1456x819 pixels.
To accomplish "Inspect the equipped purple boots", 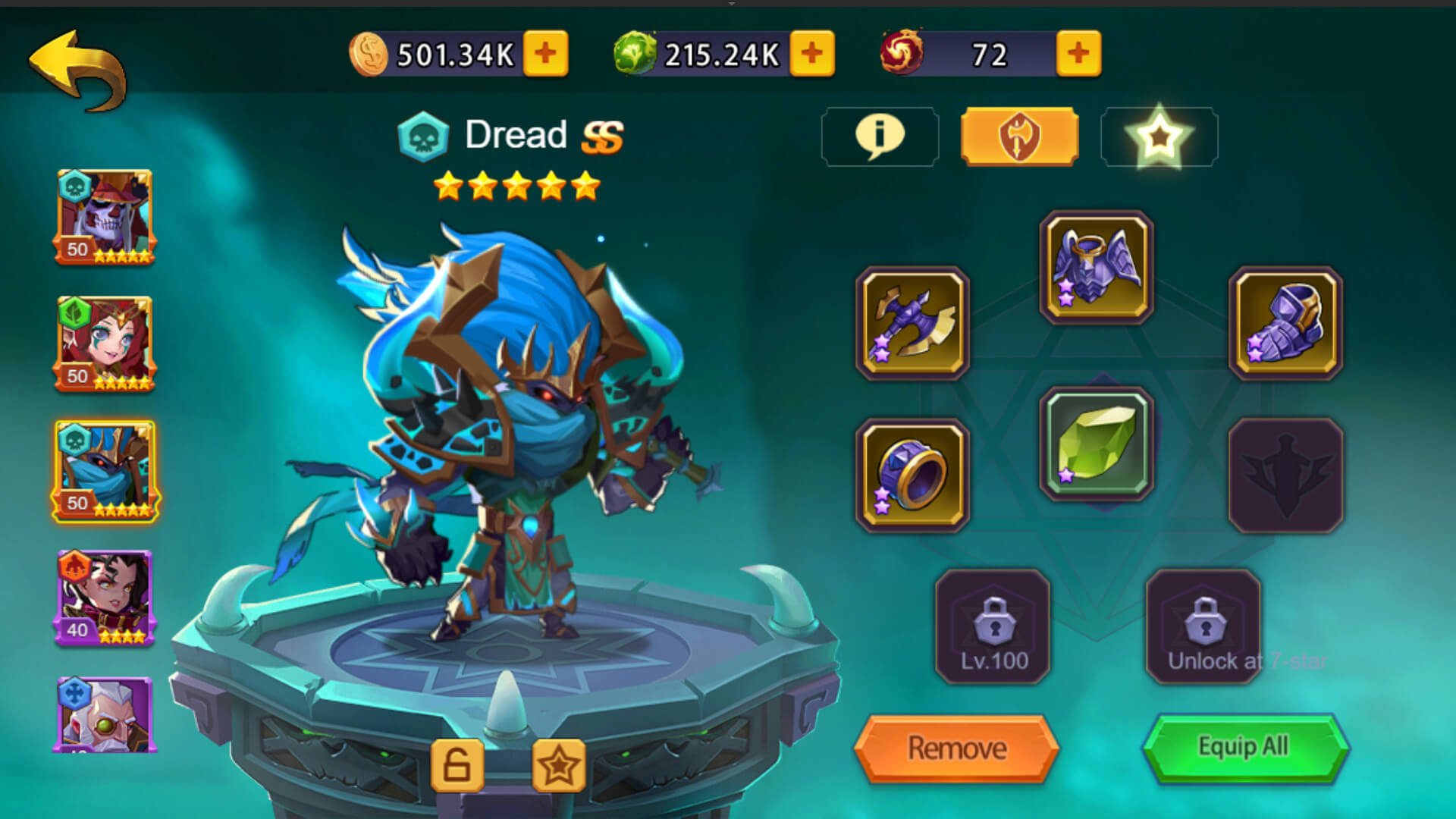I will (1285, 323).
